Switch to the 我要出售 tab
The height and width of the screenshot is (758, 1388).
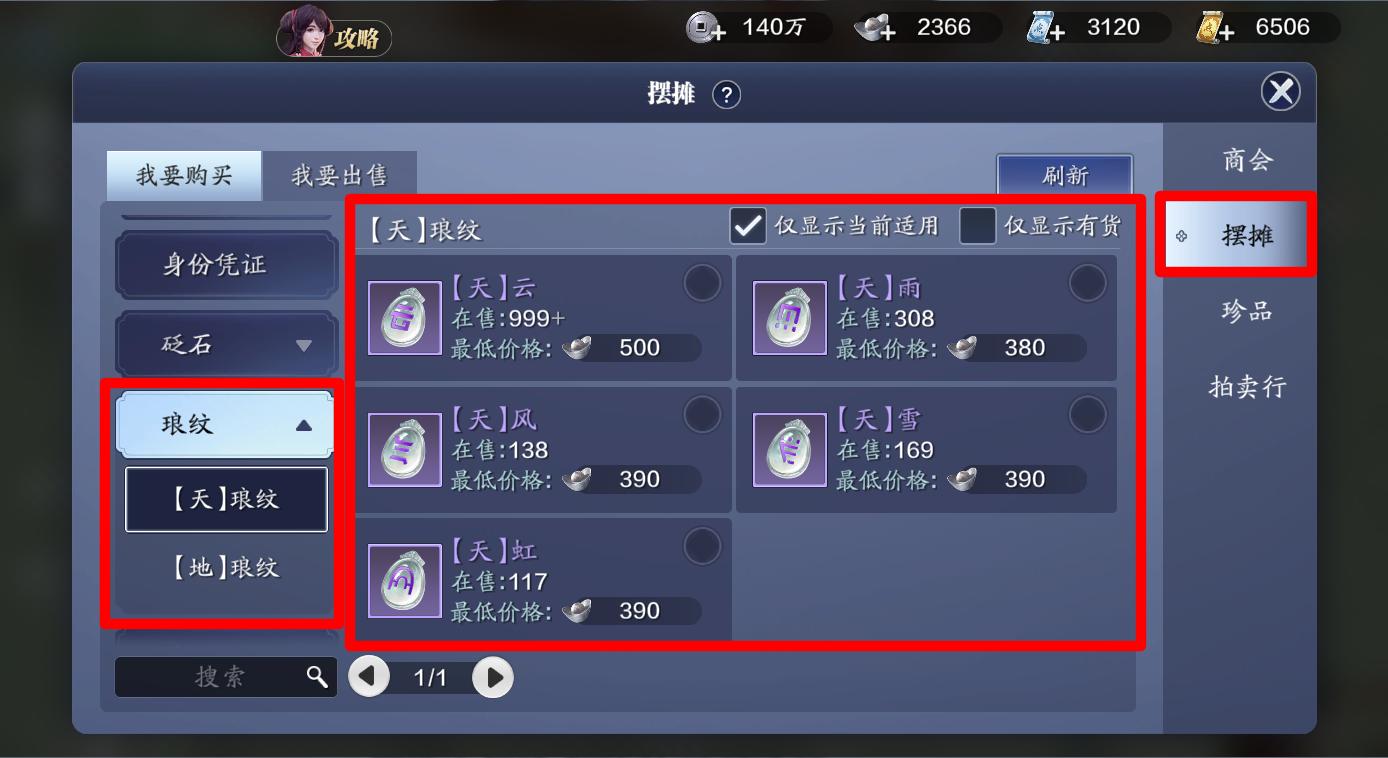coord(340,174)
